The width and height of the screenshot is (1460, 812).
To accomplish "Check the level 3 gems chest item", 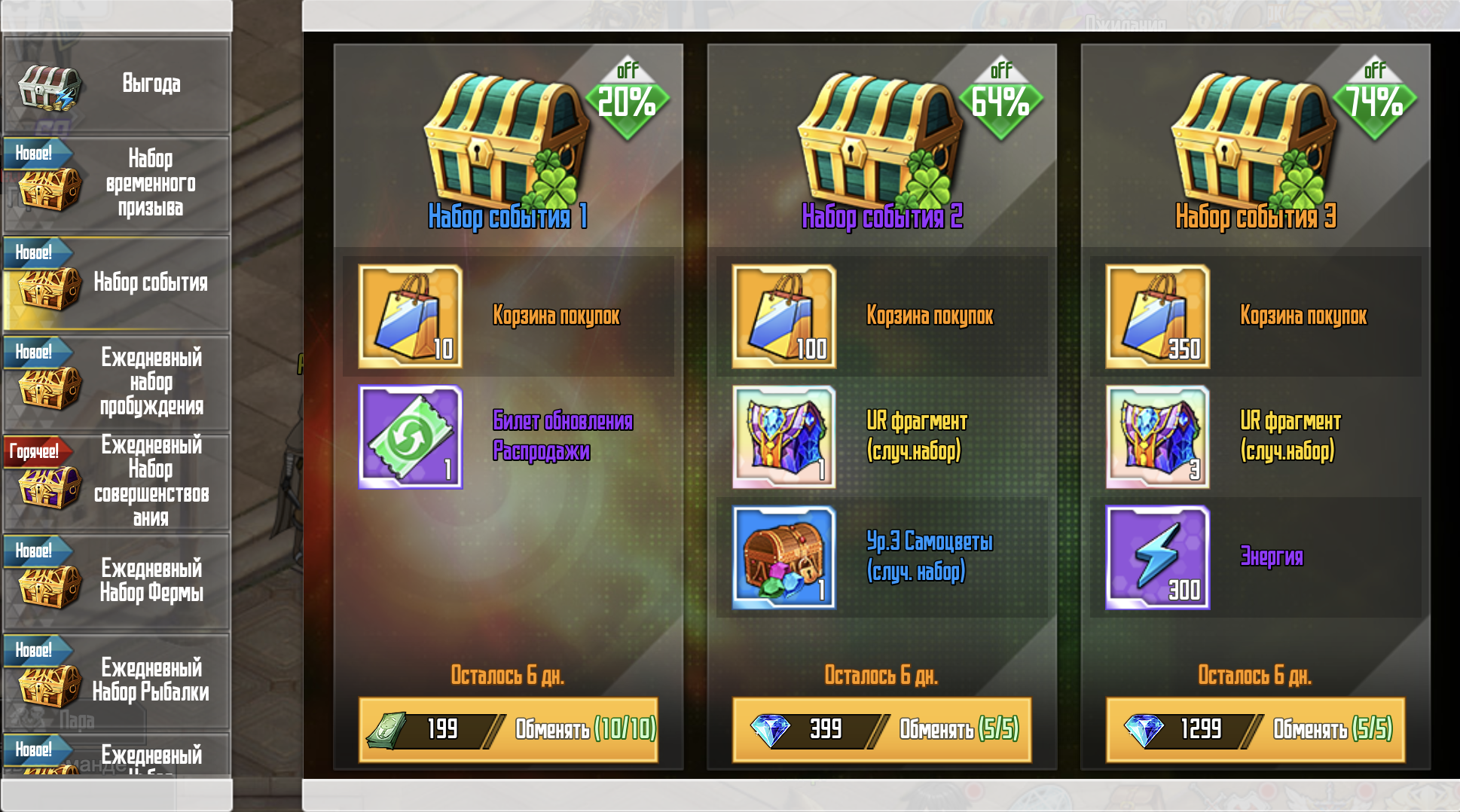I will (784, 557).
